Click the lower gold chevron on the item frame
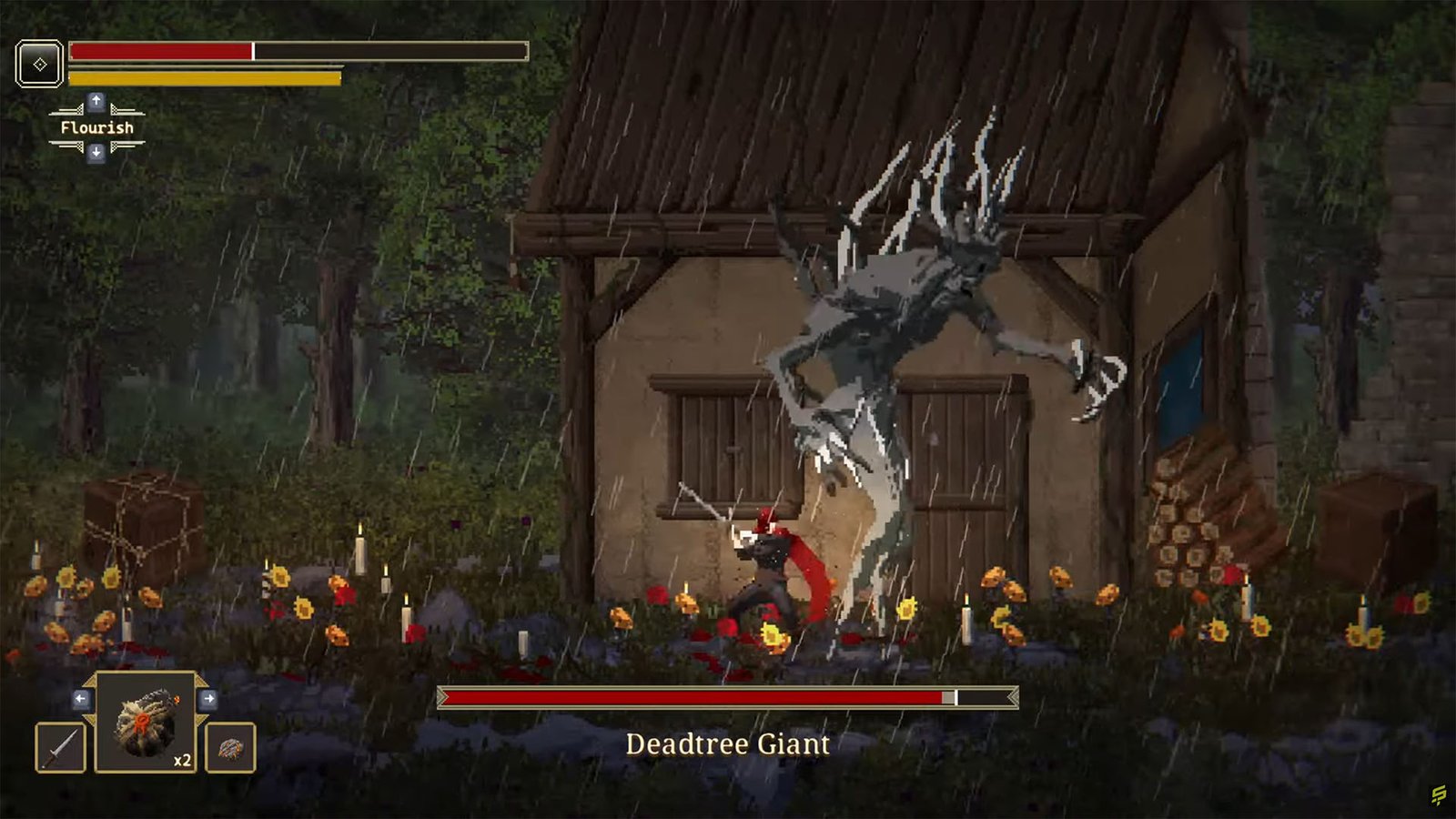This screenshot has height=819, width=1456. (x=91, y=719)
